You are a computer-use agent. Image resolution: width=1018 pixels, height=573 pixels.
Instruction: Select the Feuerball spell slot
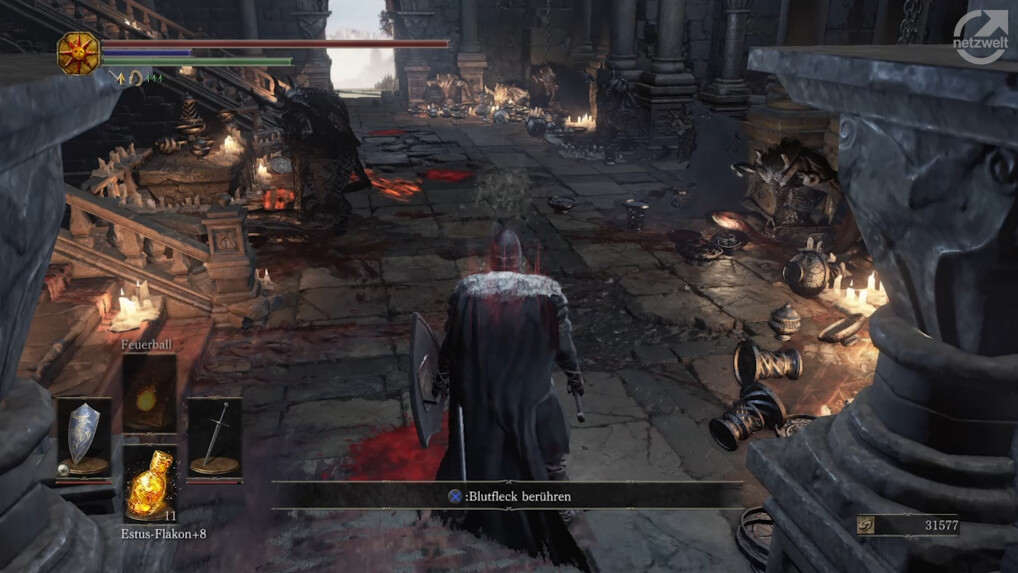pos(149,394)
